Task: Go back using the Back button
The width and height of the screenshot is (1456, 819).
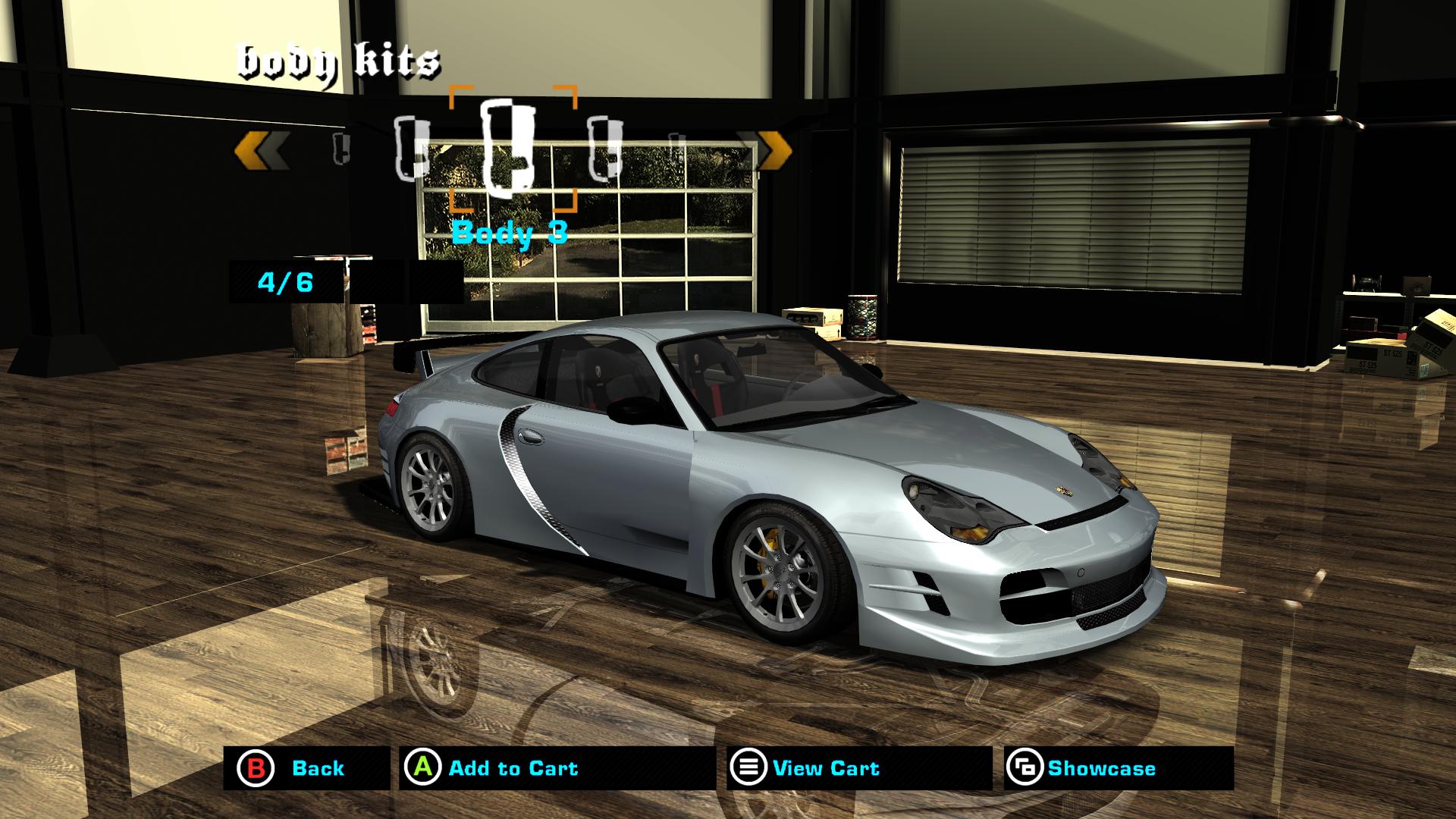Action: tap(306, 768)
